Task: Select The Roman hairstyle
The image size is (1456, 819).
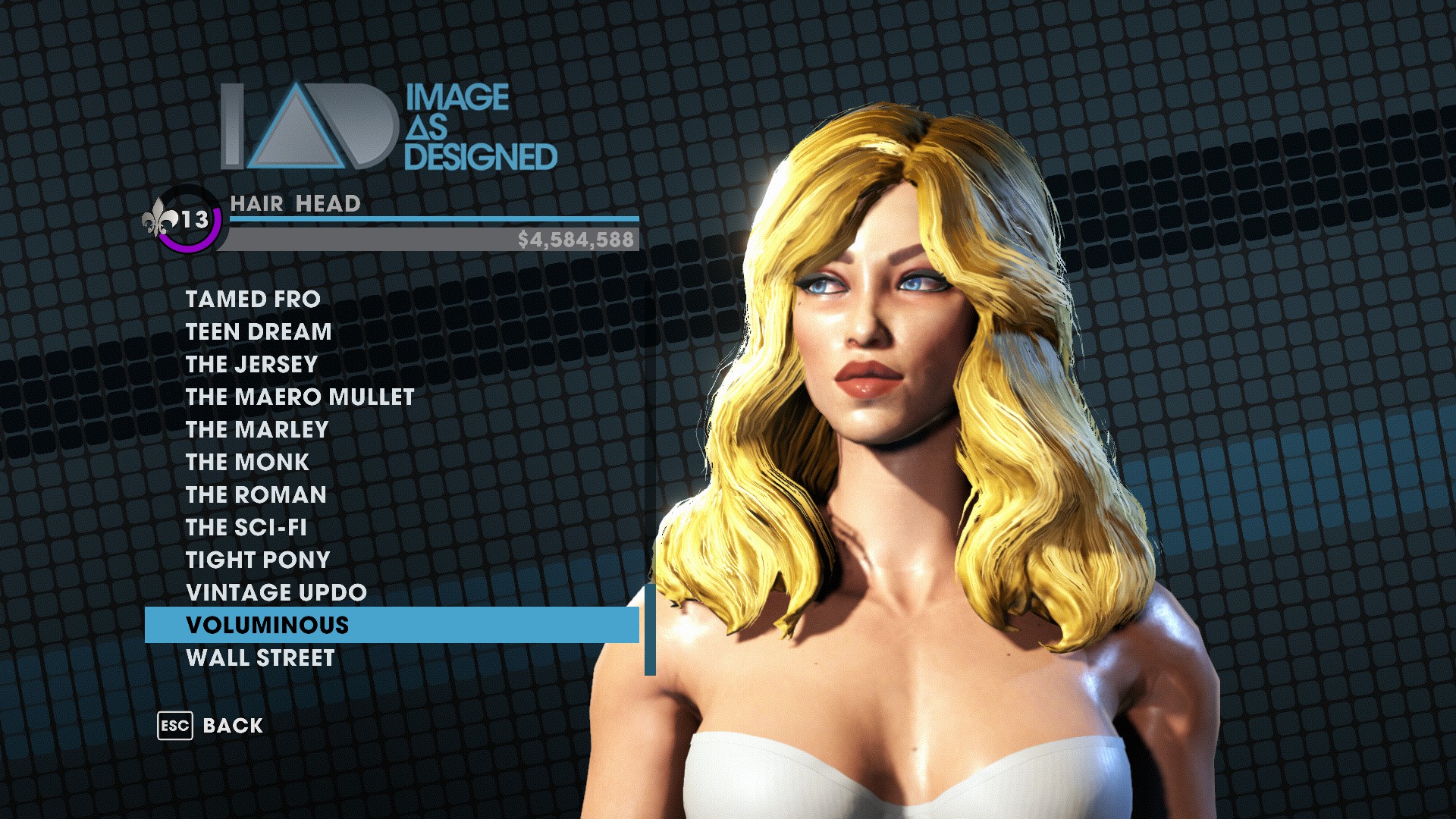Action: pyautogui.click(x=256, y=495)
